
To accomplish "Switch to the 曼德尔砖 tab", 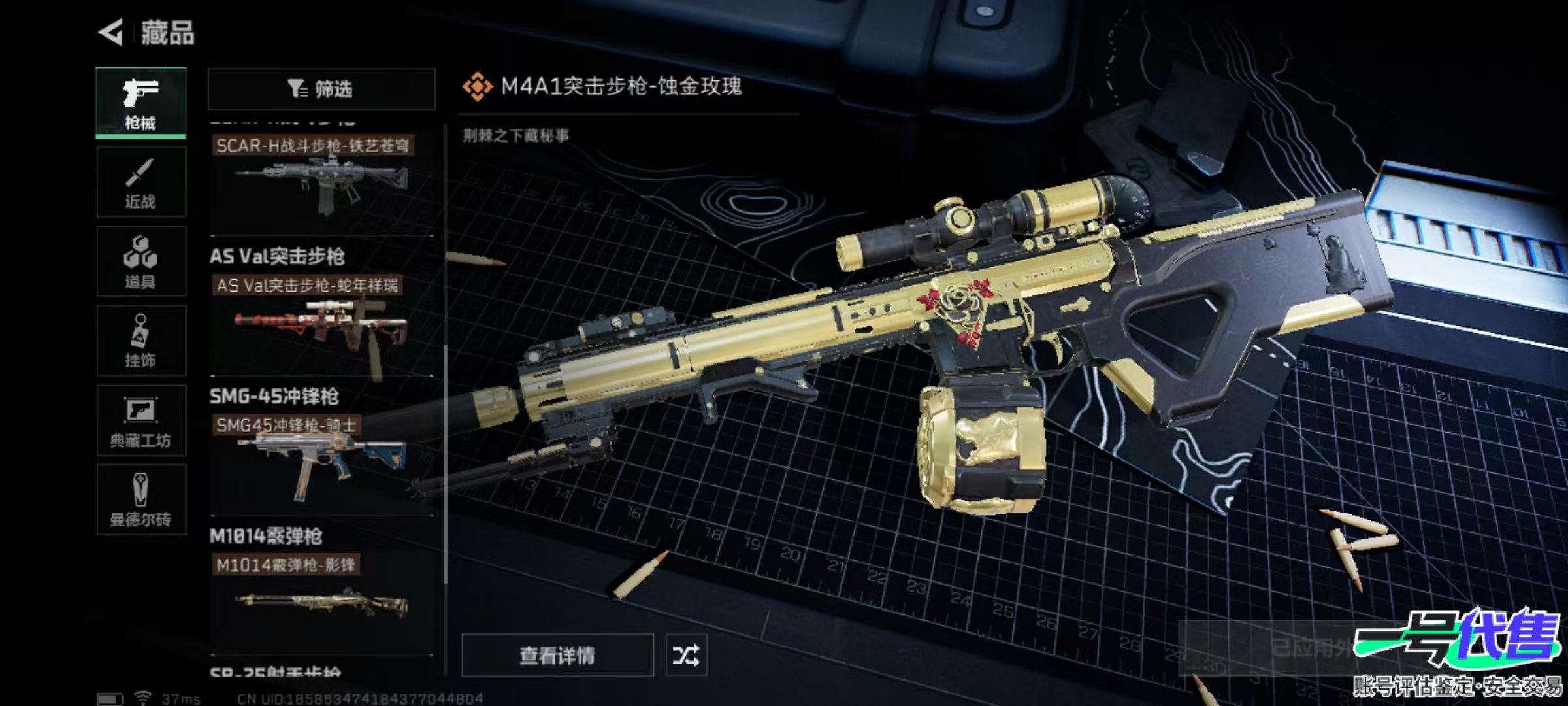I will pos(140,499).
